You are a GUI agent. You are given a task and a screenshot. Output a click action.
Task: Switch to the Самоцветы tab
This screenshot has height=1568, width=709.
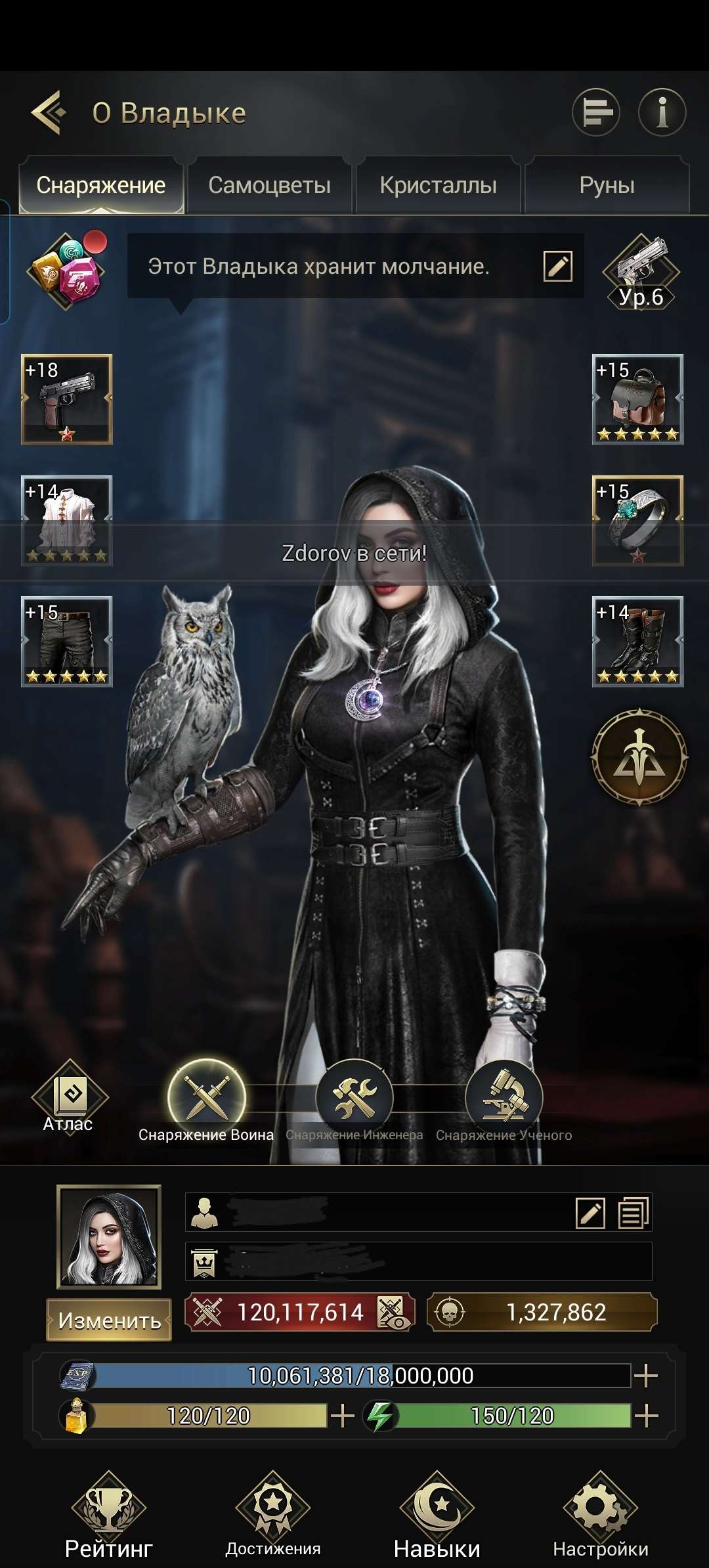(269, 185)
